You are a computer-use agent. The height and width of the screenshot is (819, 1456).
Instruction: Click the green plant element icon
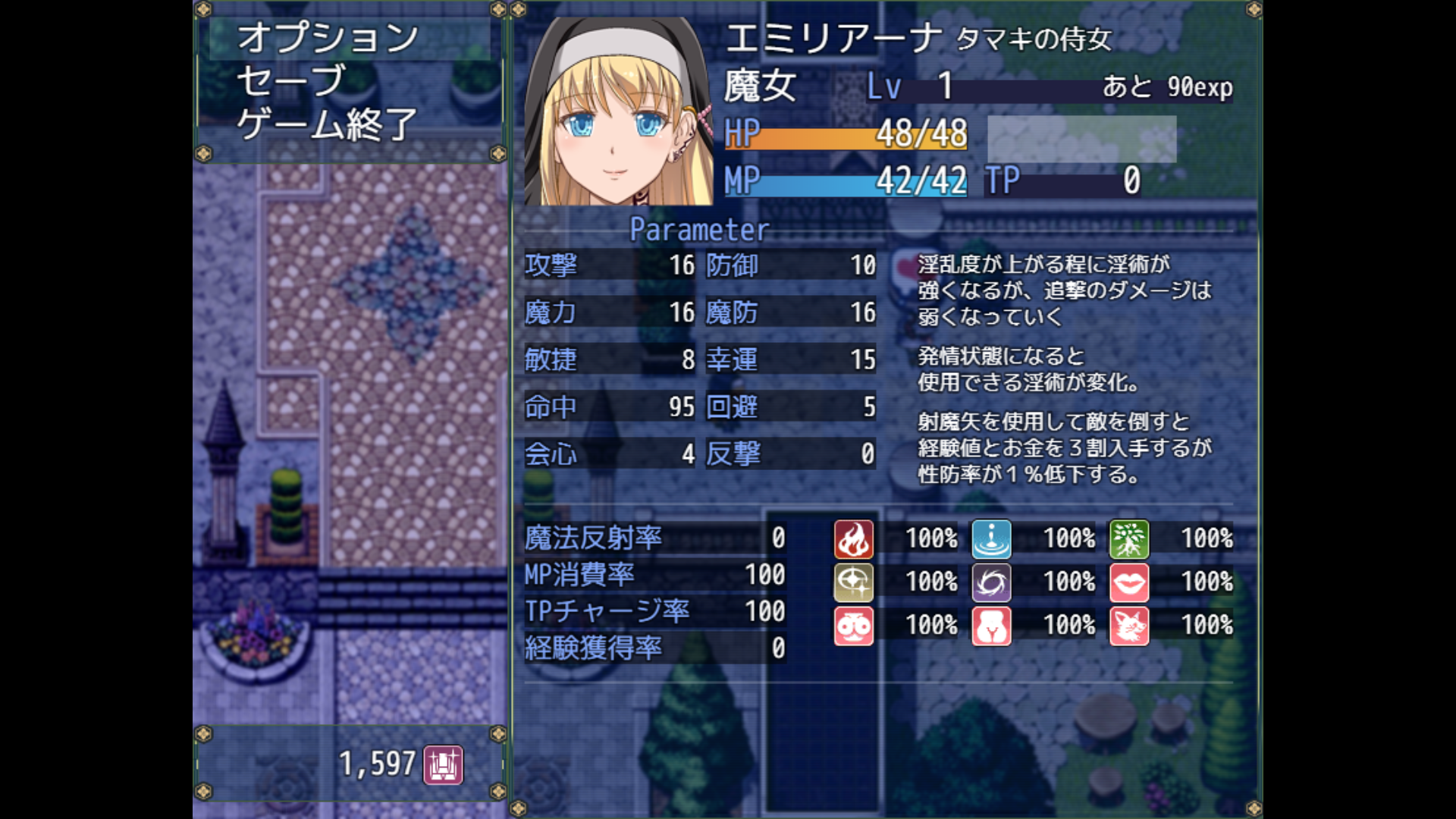pyautogui.click(x=1129, y=539)
